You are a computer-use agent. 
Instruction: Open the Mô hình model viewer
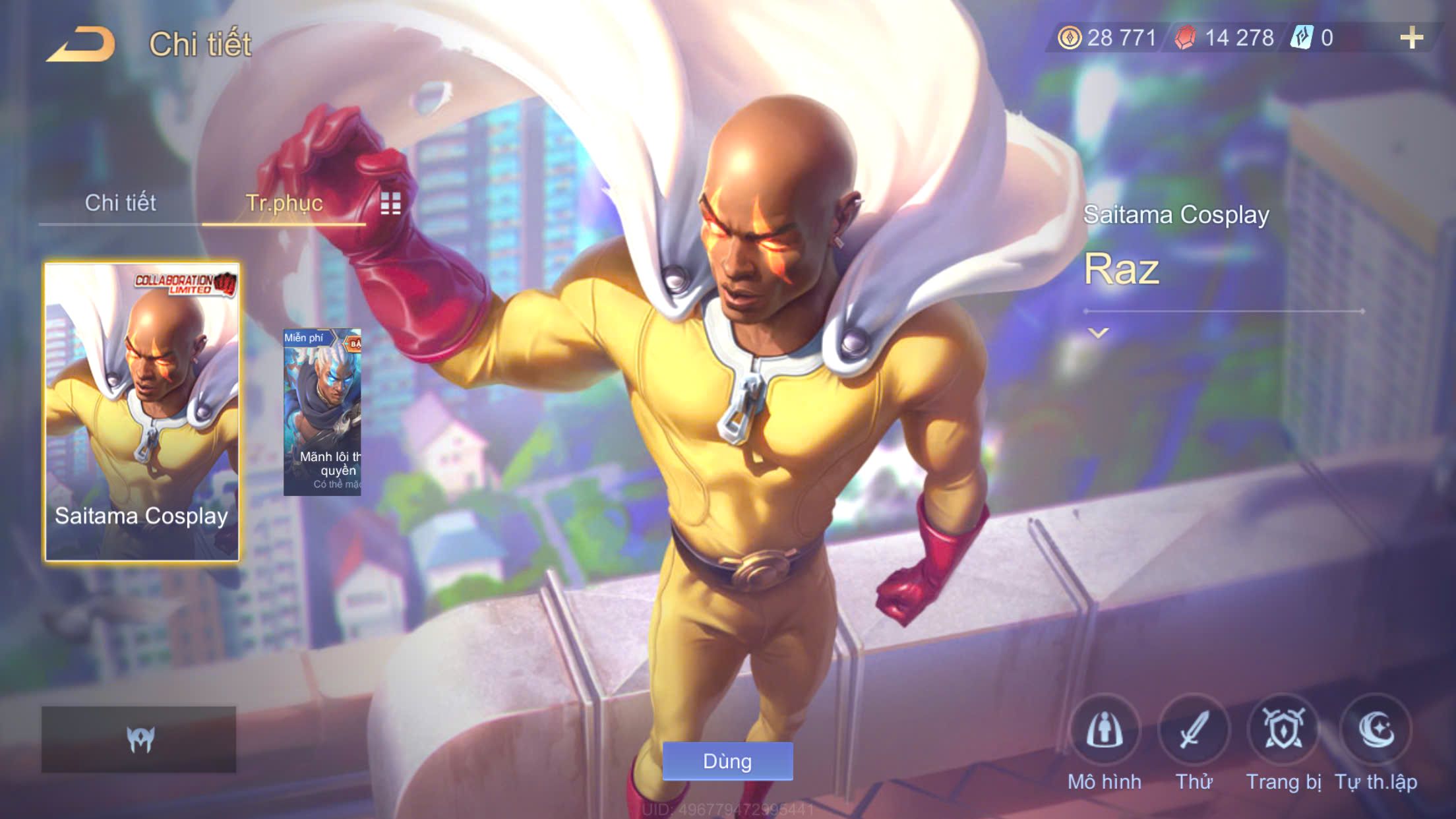tap(1105, 731)
